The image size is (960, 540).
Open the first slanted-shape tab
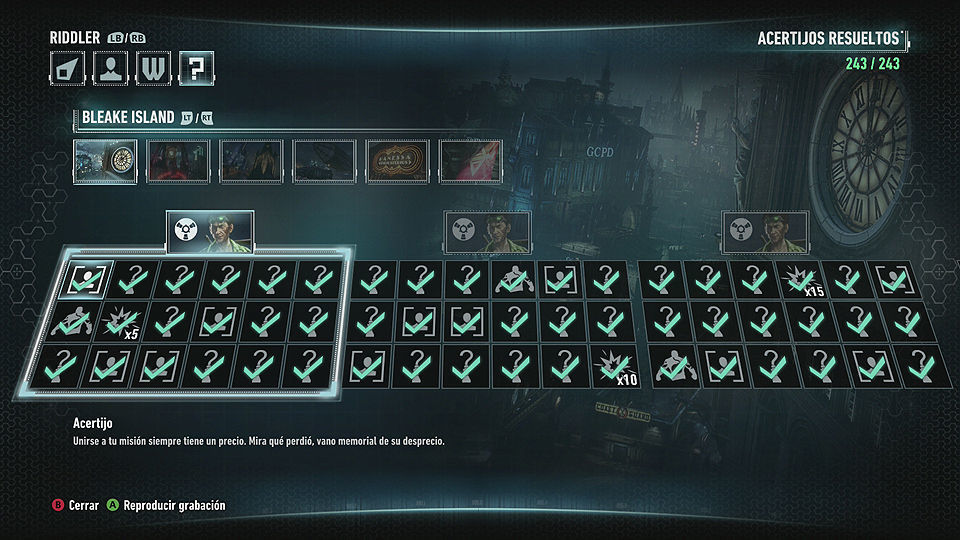[x=66, y=68]
